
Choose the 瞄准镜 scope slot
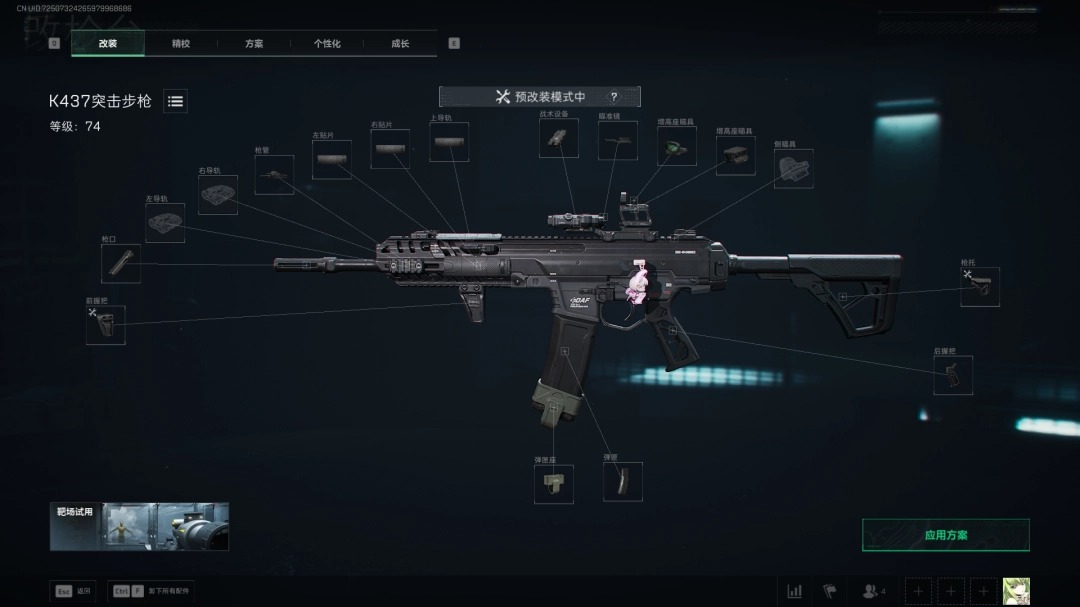[618, 141]
